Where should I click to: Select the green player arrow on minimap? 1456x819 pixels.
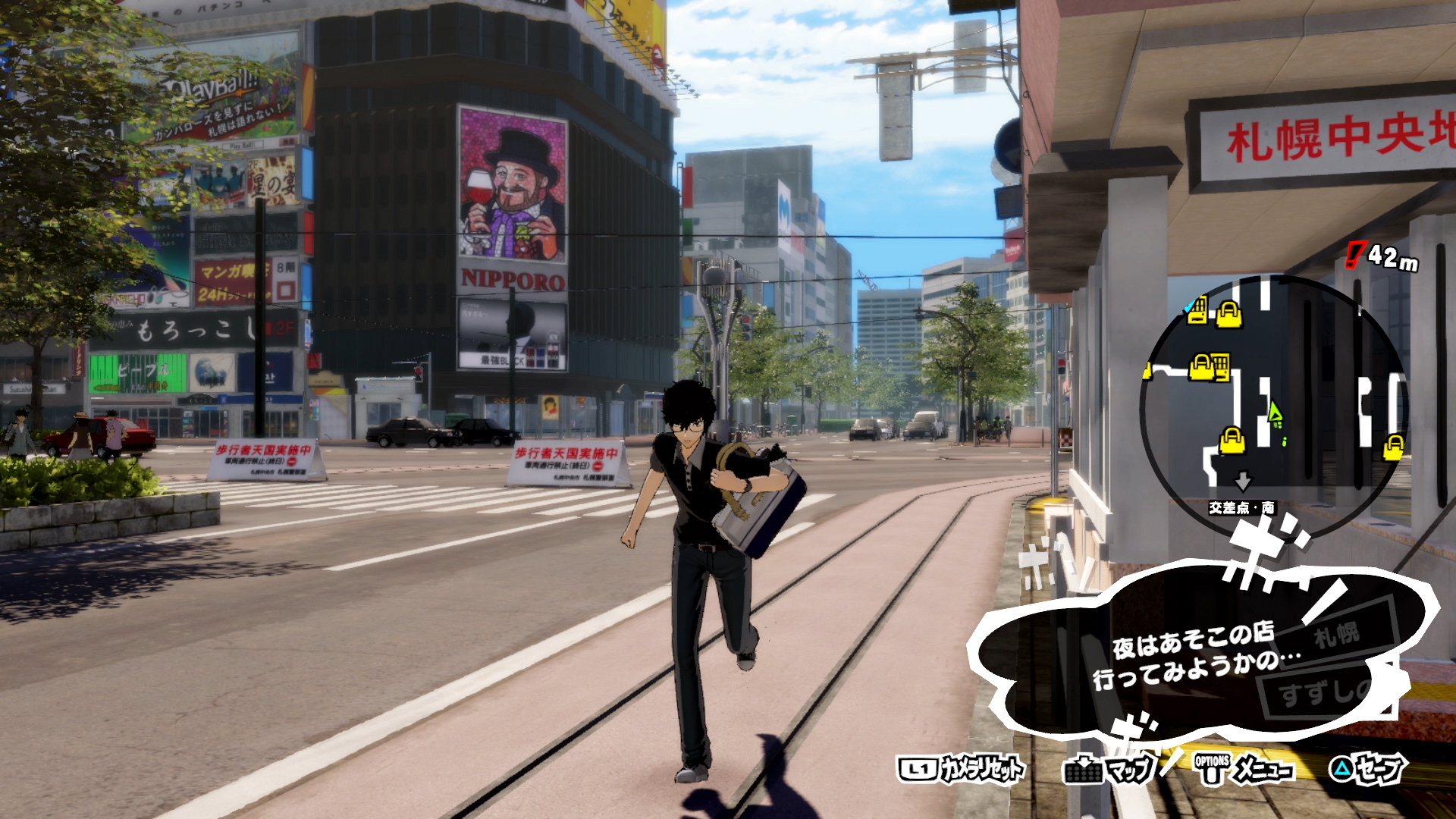[1274, 413]
